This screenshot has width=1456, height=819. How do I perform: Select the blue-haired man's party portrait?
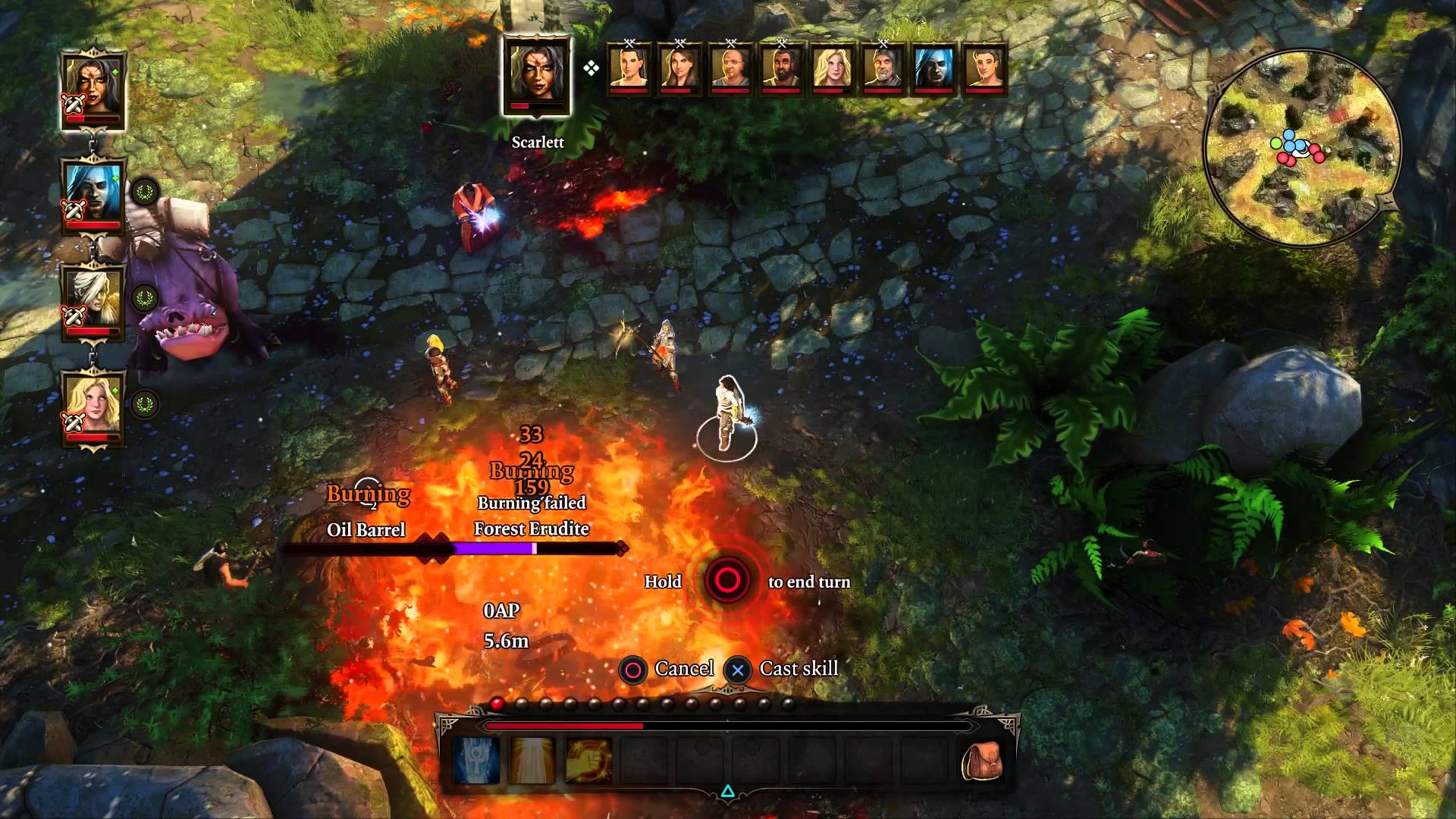pyautogui.click(x=94, y=196)
